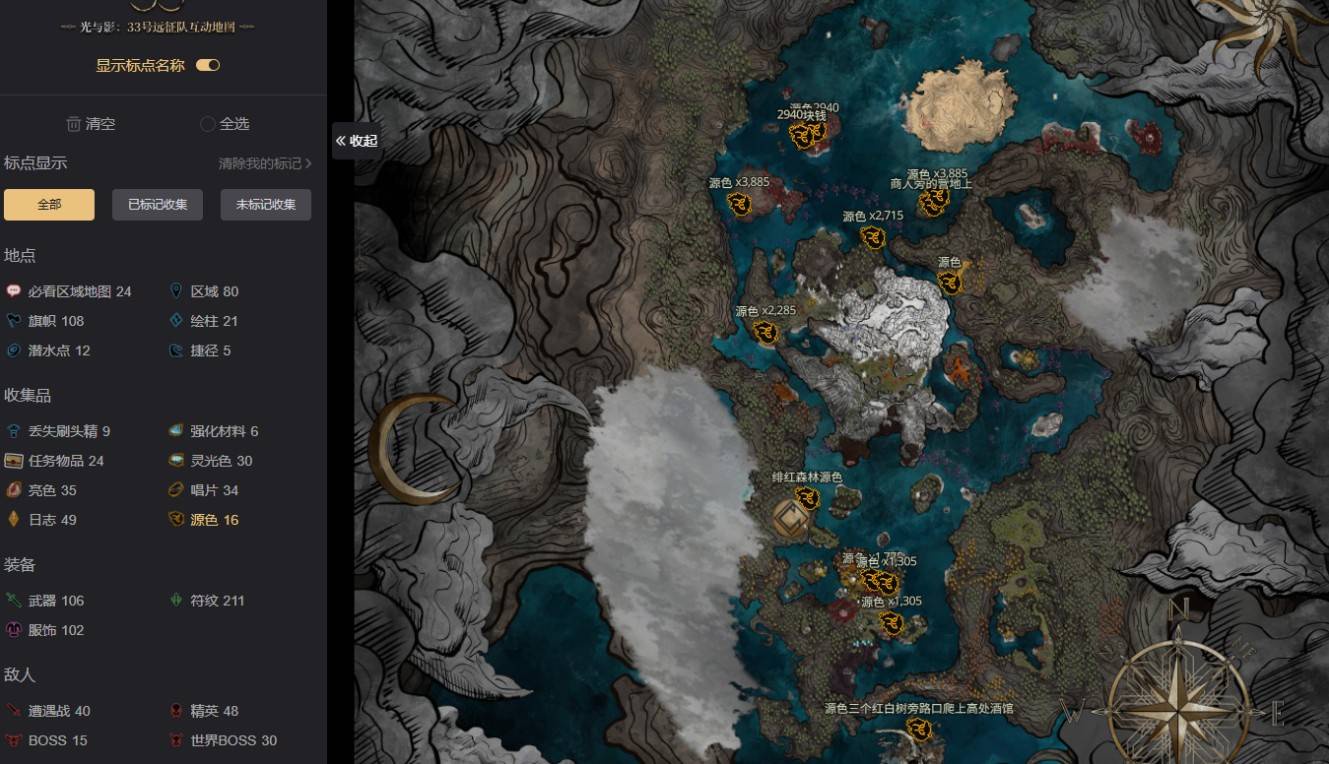Click the 清空 clear button
This screenshot has width=1329, height=764.
(91, 124)
